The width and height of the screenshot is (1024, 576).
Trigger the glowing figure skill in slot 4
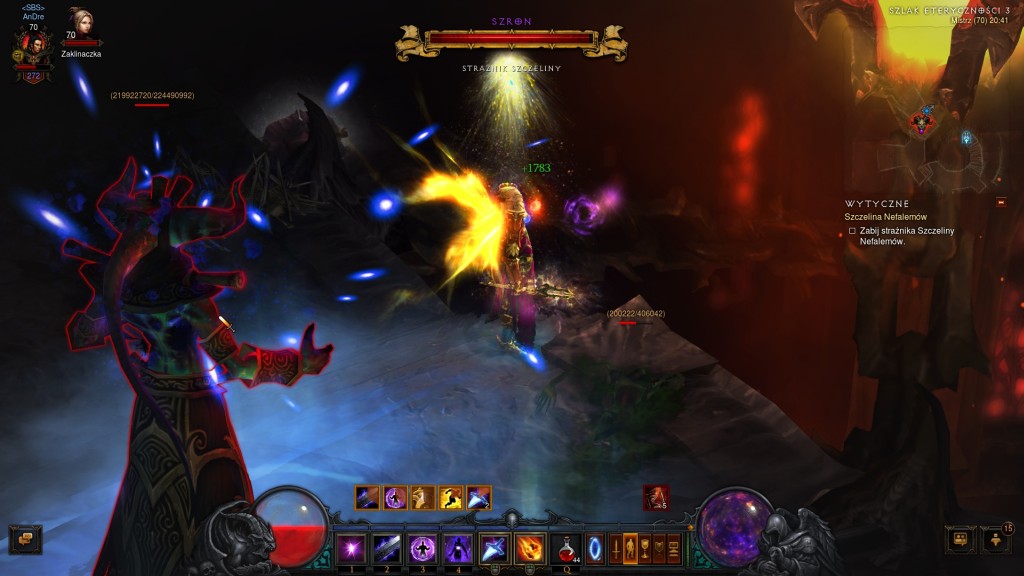click(458, 548)
